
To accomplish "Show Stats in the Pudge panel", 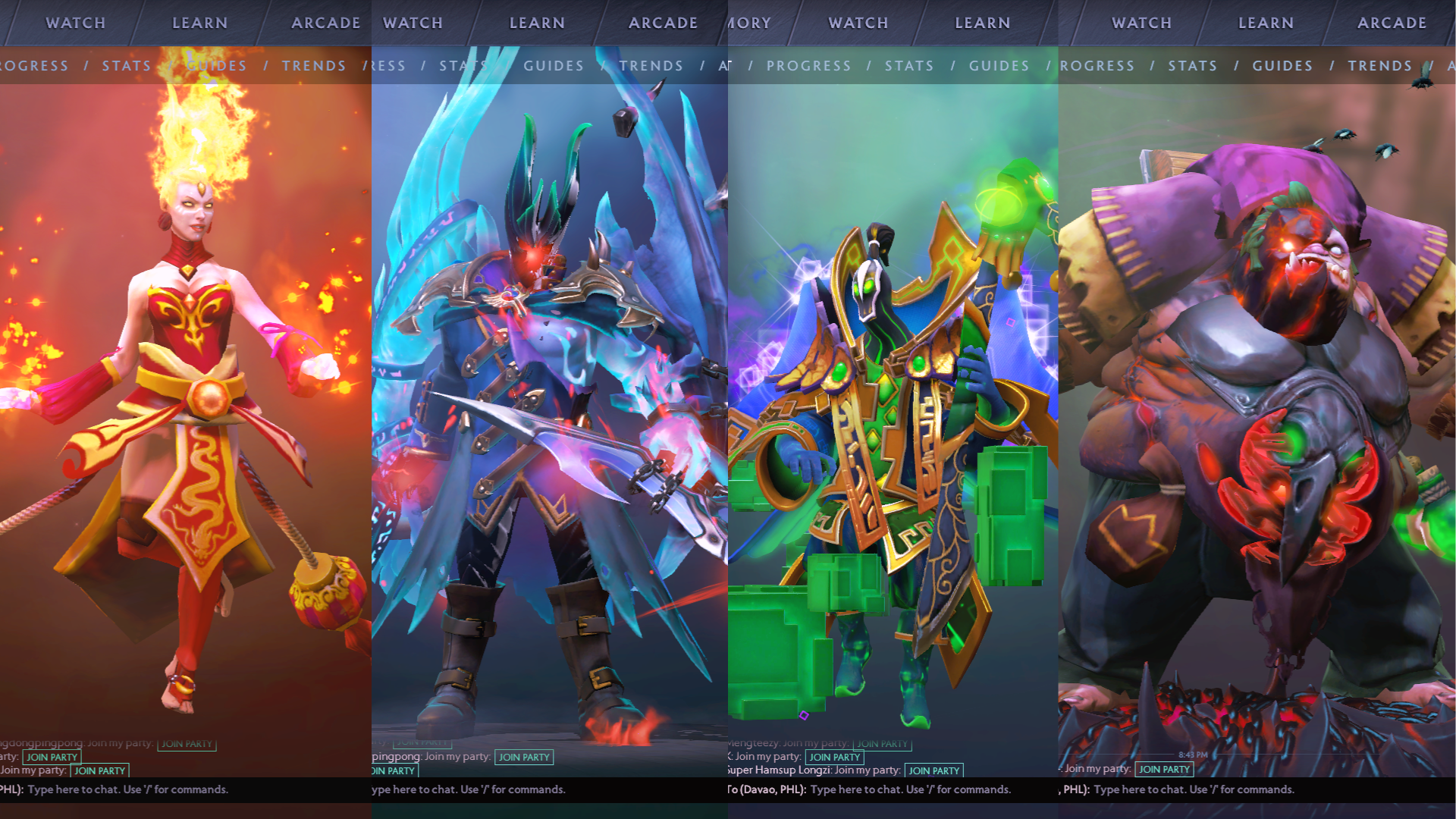I will tap(1192, 66).
